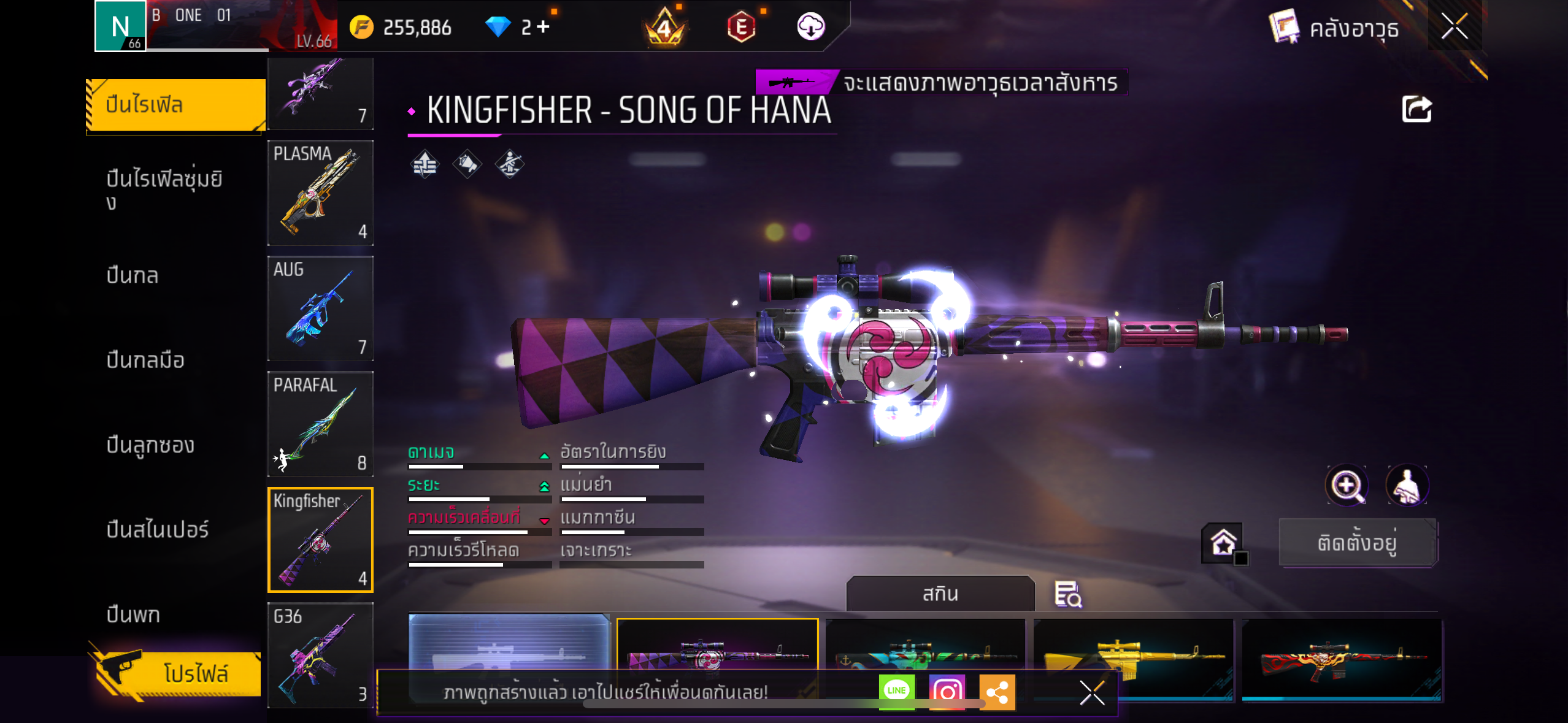Open the โปรไฟล์ profile button

178,673
